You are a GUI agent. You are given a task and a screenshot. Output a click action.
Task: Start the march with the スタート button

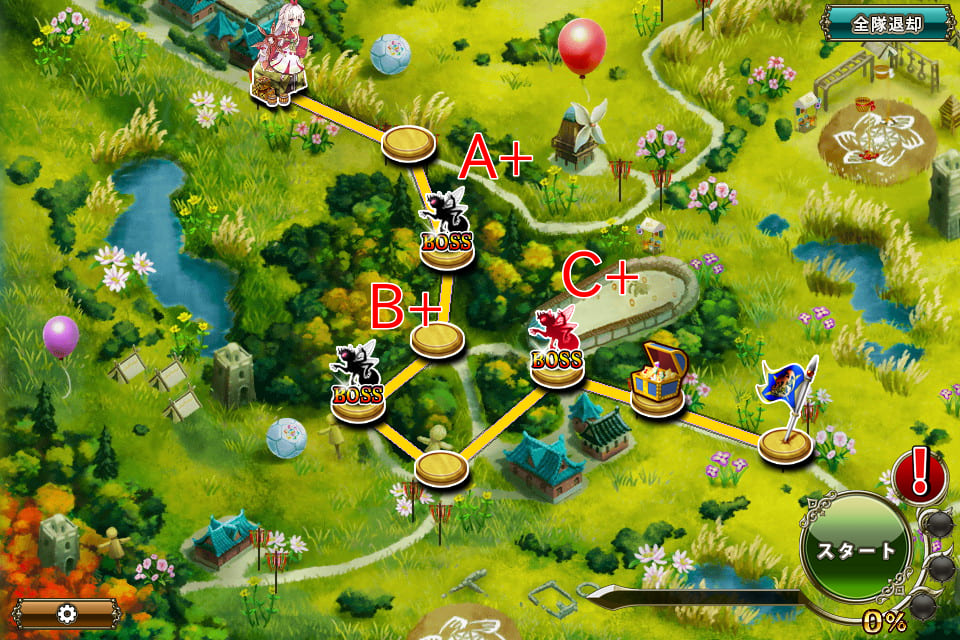click(855, 550)
